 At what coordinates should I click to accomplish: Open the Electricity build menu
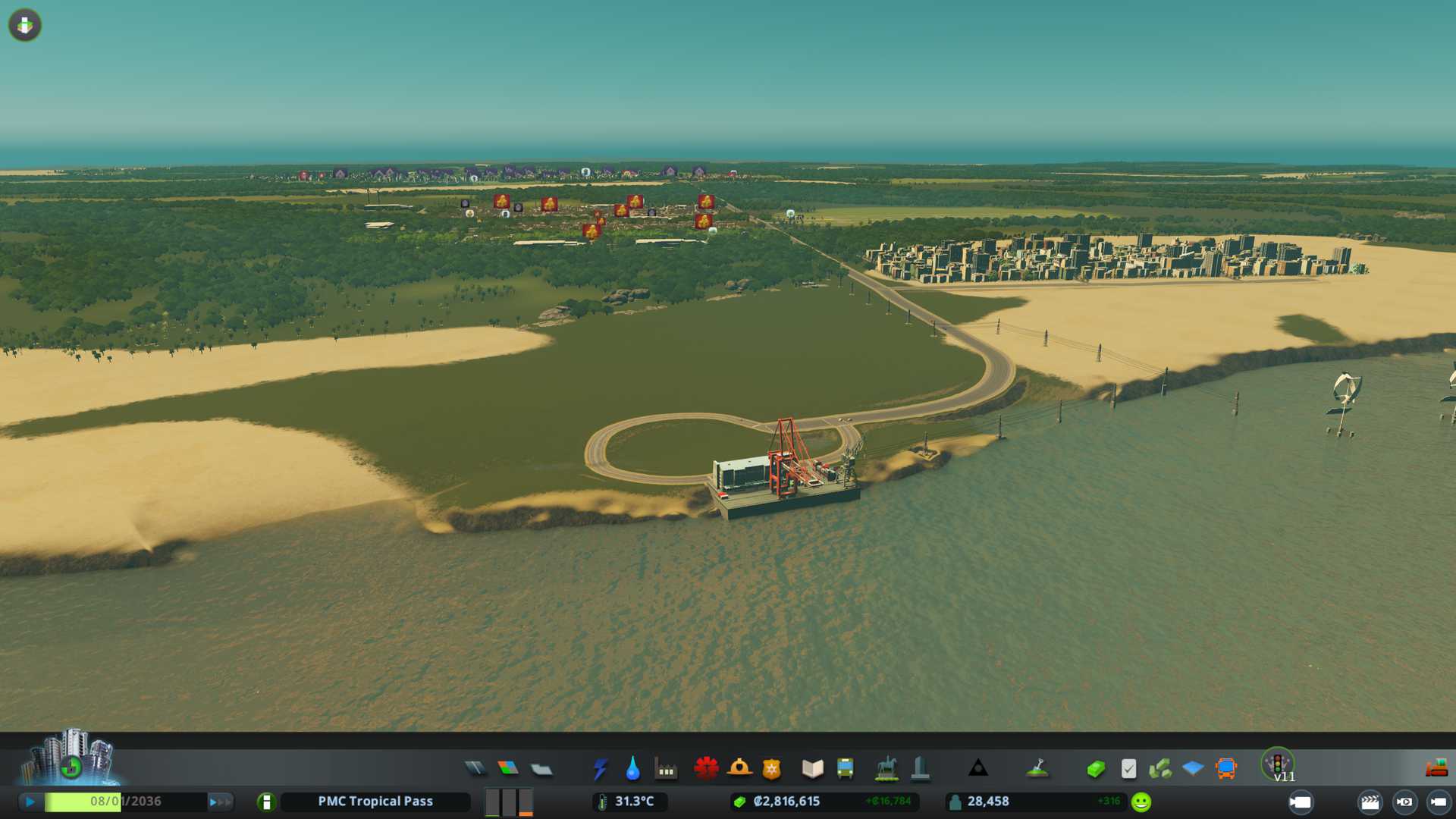pos(601,769)
